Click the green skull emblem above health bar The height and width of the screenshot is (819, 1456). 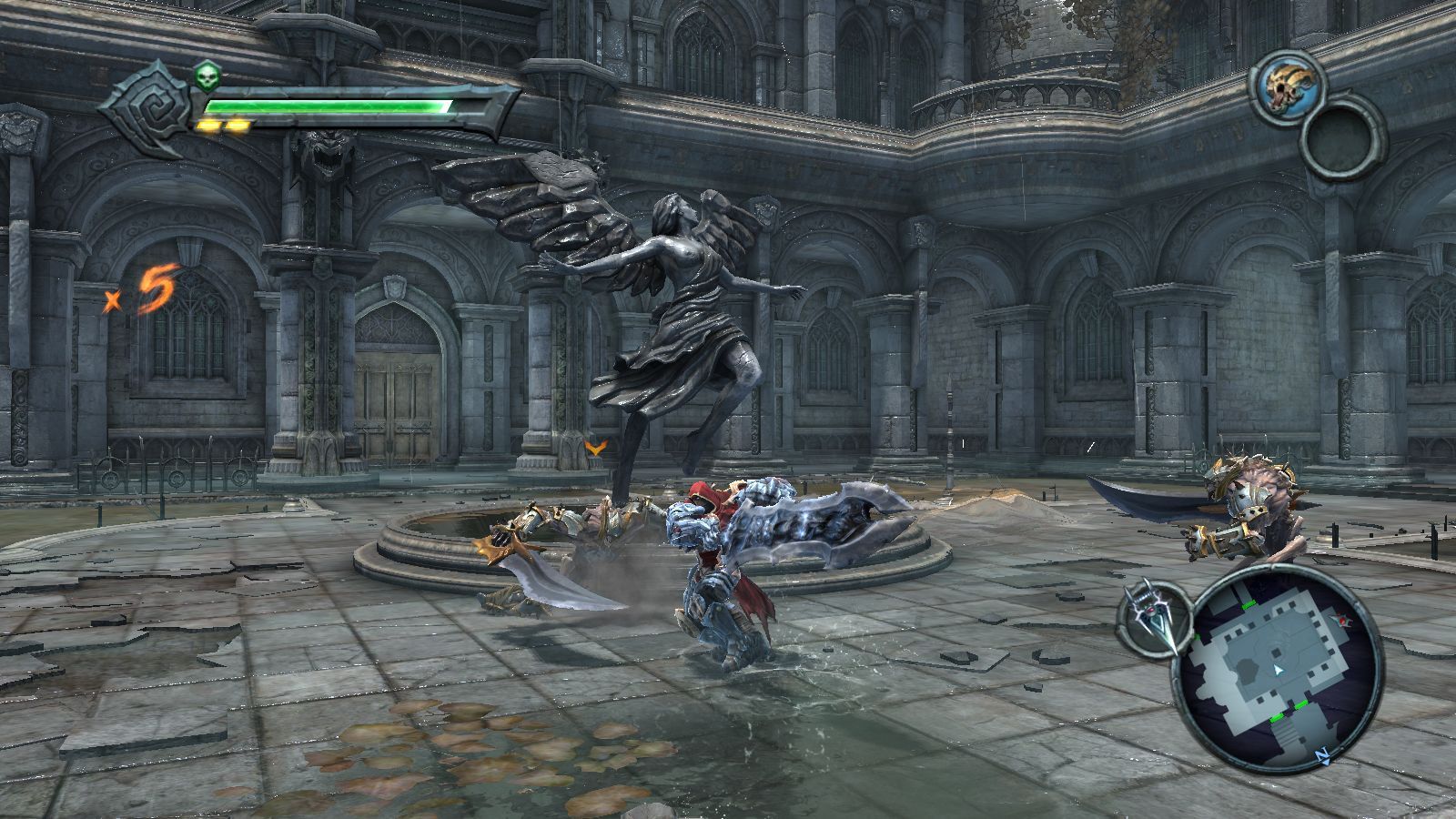coord(207,77)
